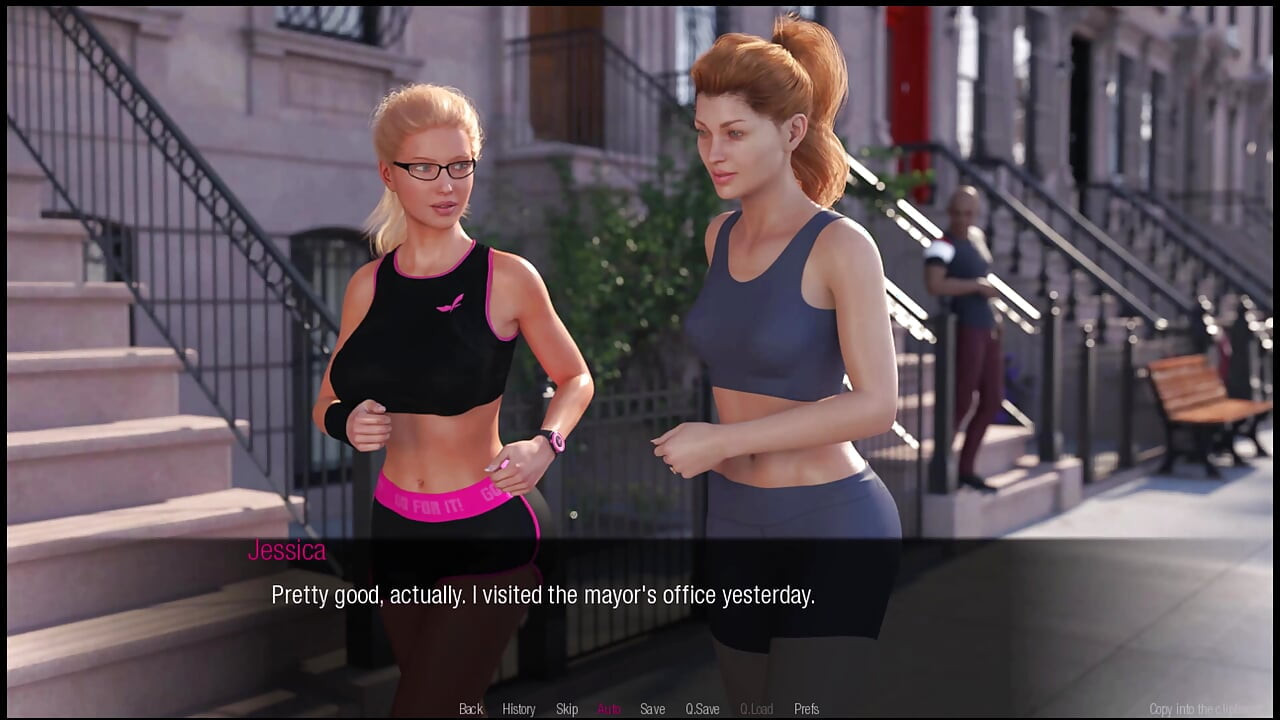1280x720 pixels.
Task: Select Save from the quick menu bar
Action: coord(652,708)
